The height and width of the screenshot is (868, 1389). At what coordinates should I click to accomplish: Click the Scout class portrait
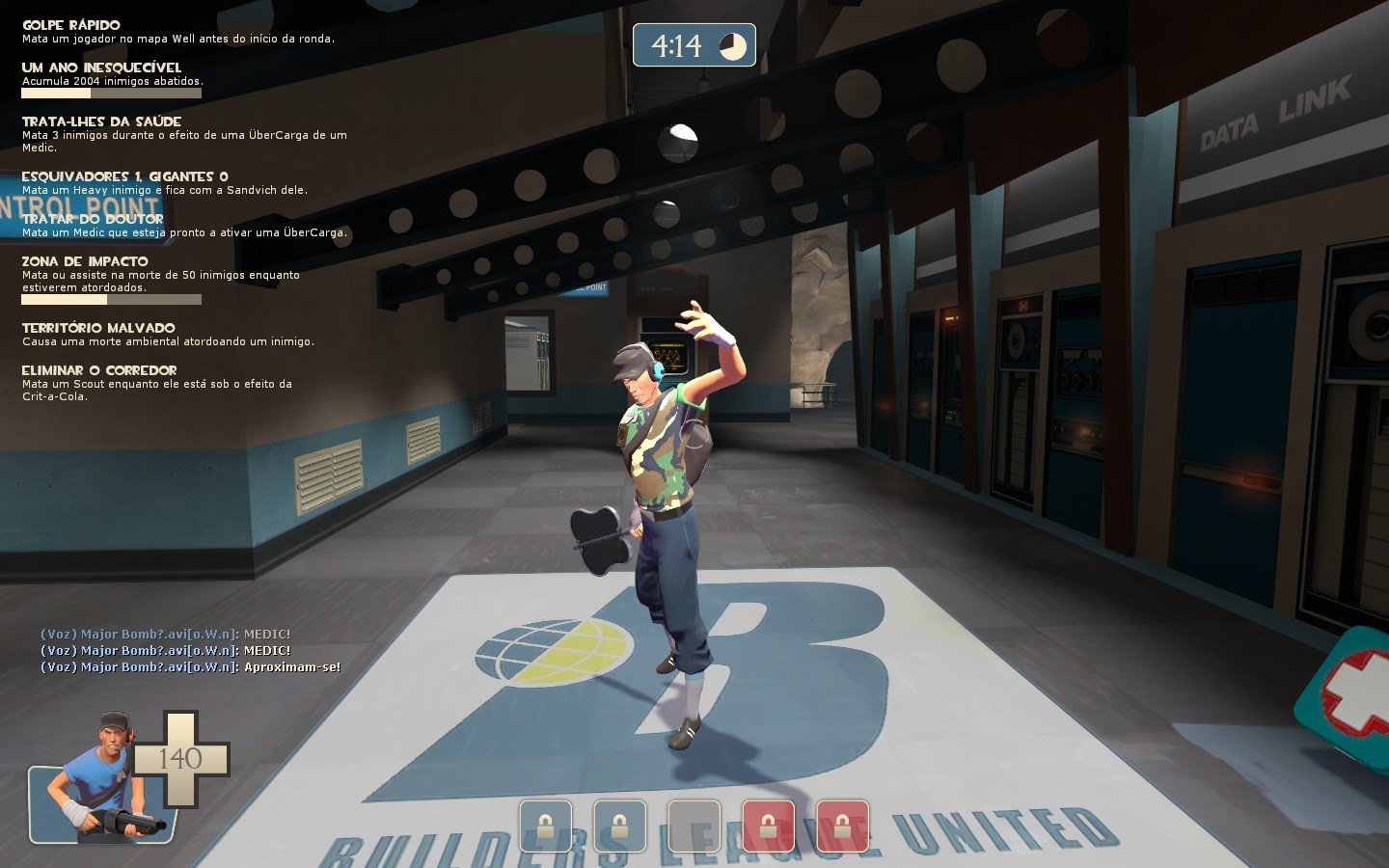tap(101, 781)
